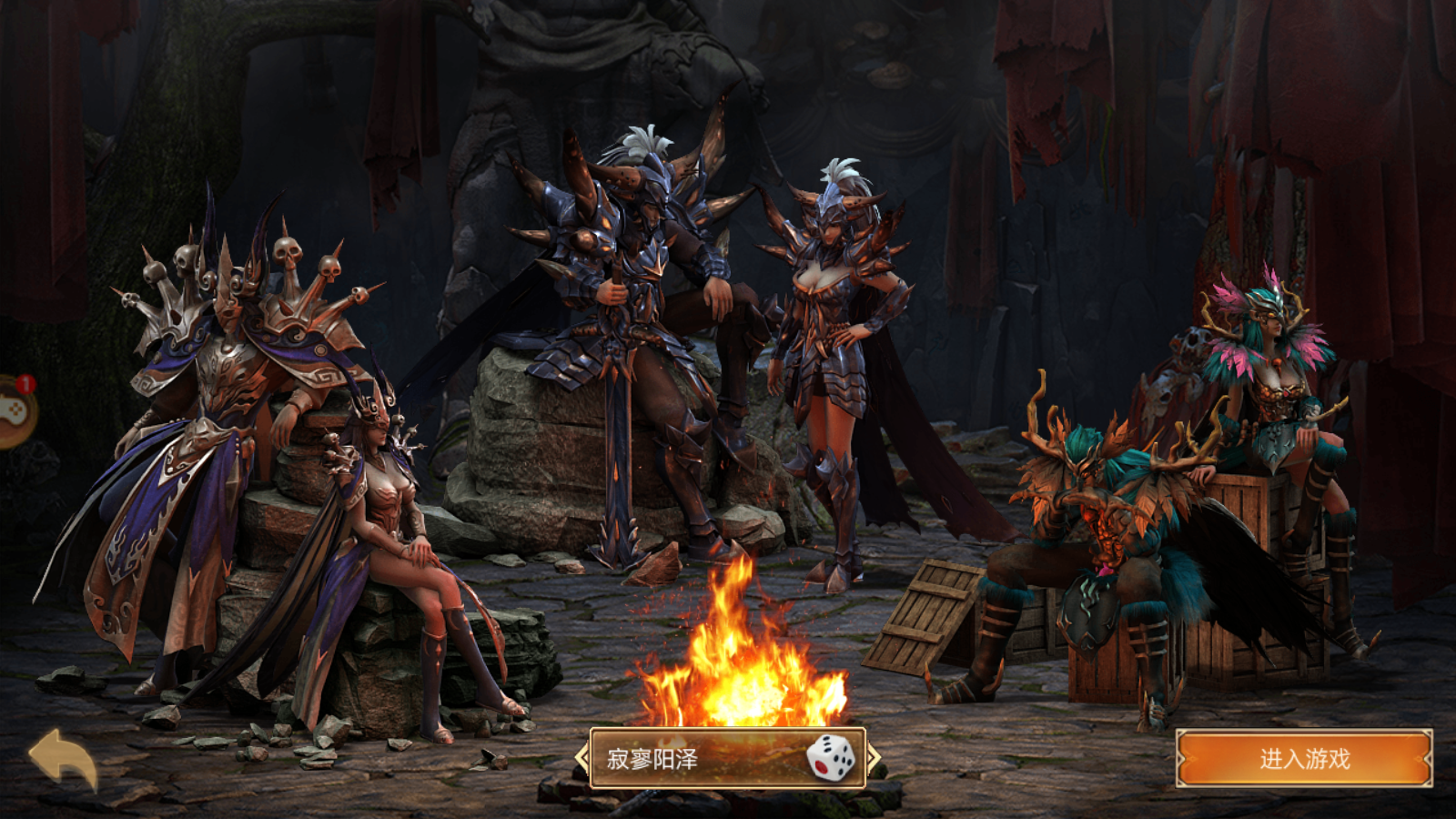Open the gamepad icon with red badge
Screen dimensions: 1456x819
tap(13, 411)
